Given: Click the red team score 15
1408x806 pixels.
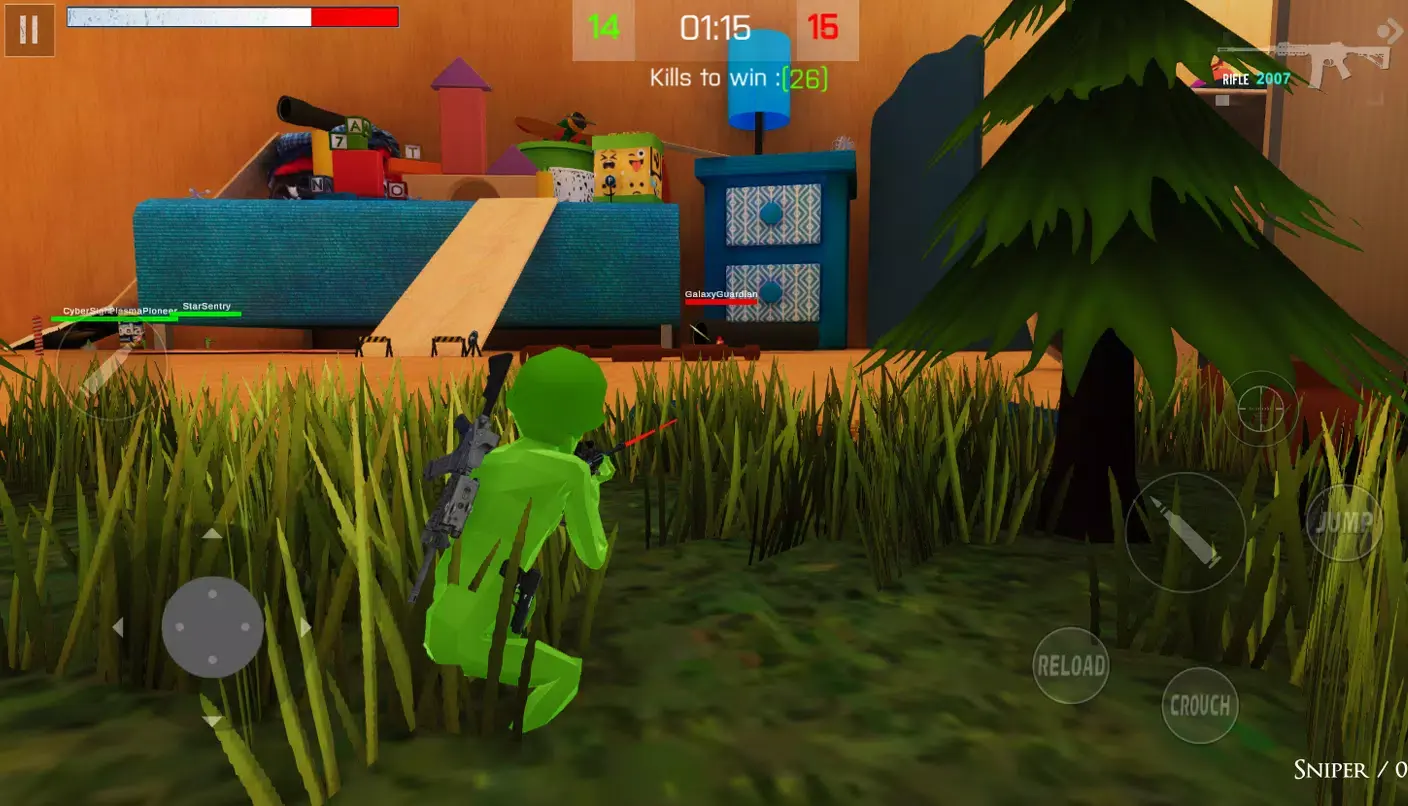Looking at the screenshot, I should click(x=819, y=29).
